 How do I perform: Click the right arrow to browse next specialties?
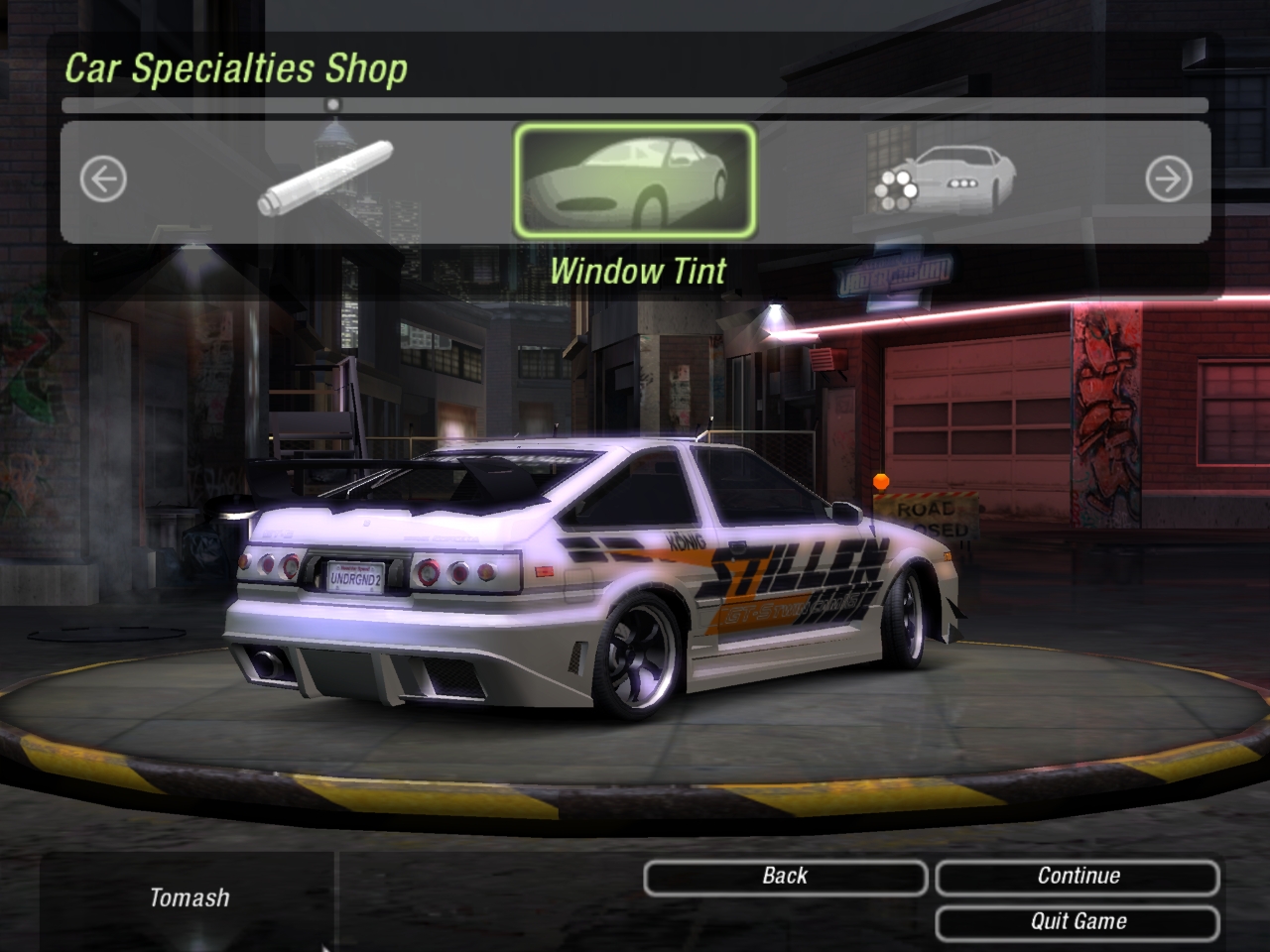pos(1168,180)
